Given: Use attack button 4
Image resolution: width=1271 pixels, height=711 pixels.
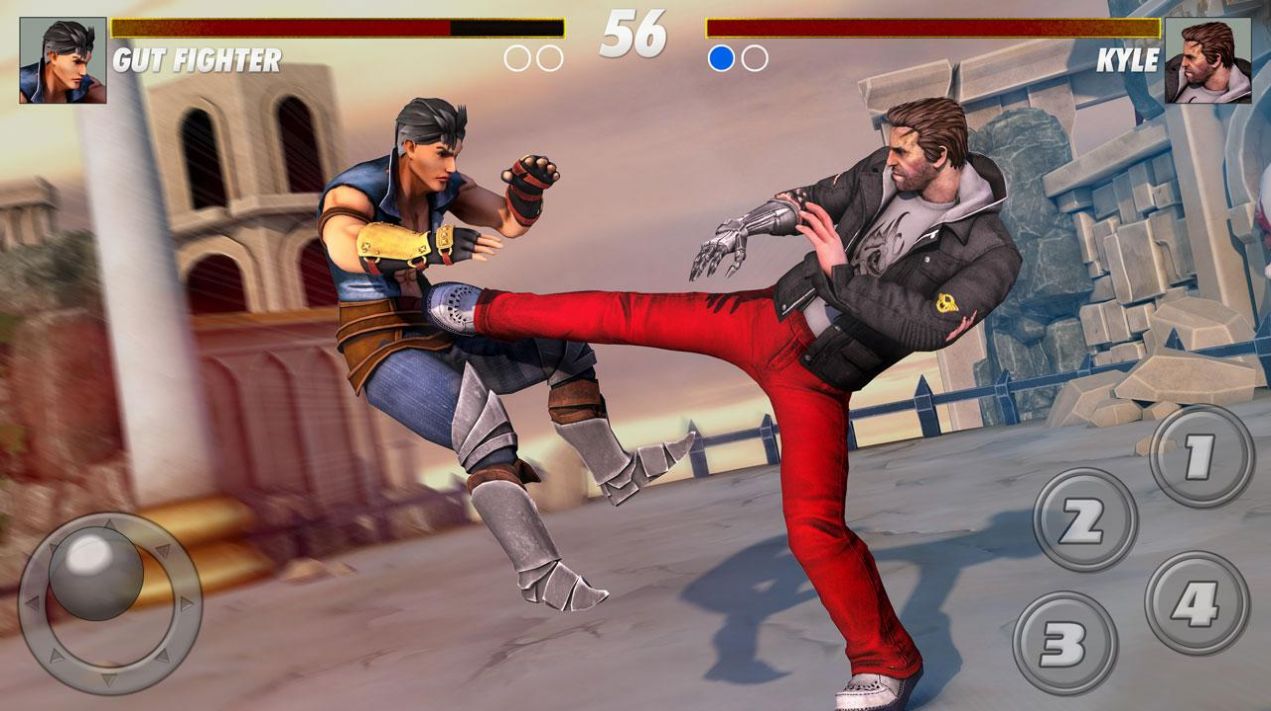Looking at the screenshot, I should [1197, 603].
